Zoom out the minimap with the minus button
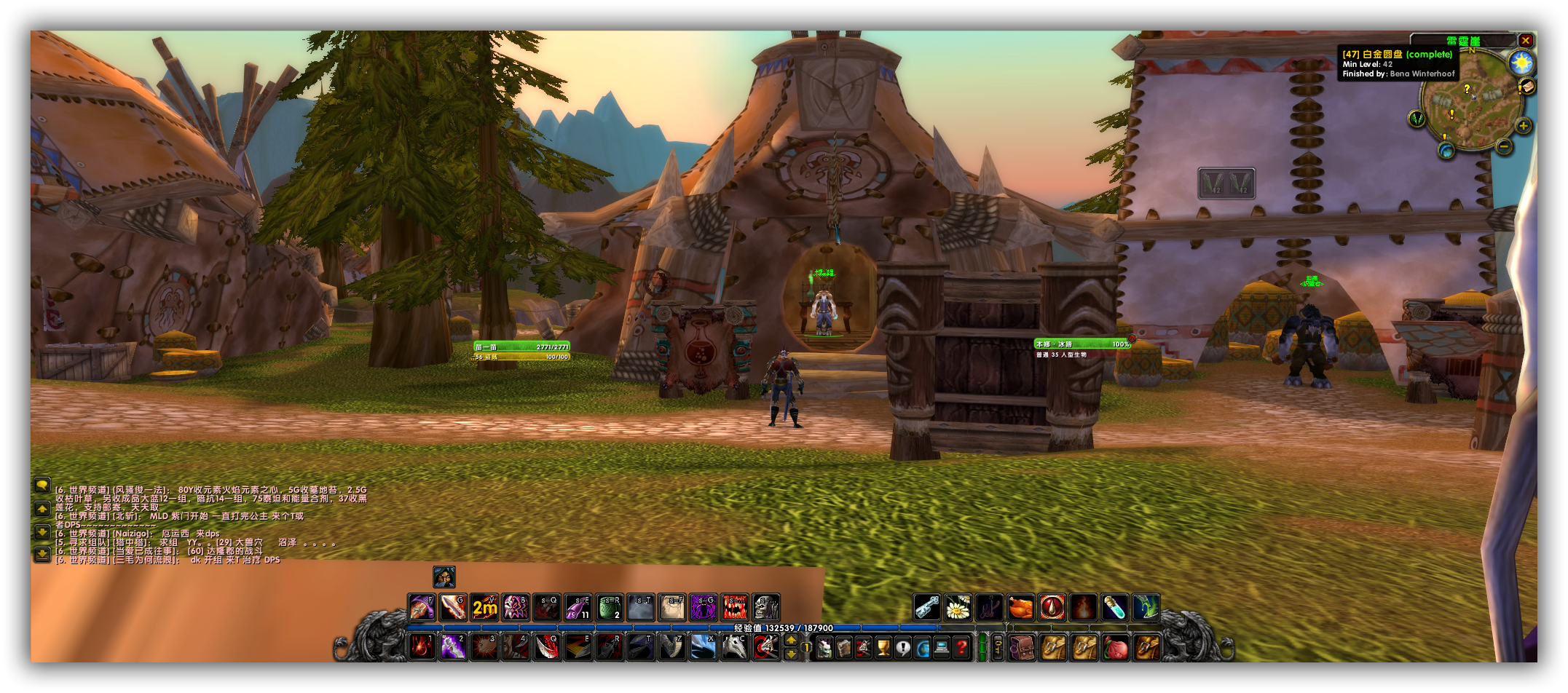The width and height of the screenshot is (1568, 693). click(x=1504, y=146)
